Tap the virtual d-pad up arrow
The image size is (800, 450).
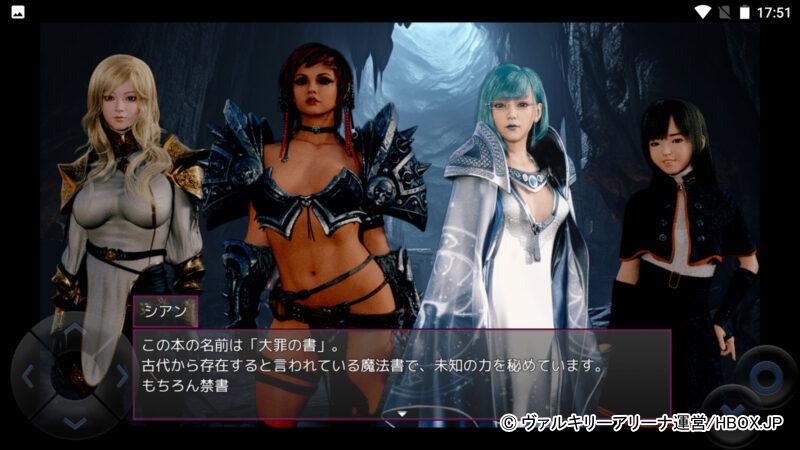(x=75, y=330)
